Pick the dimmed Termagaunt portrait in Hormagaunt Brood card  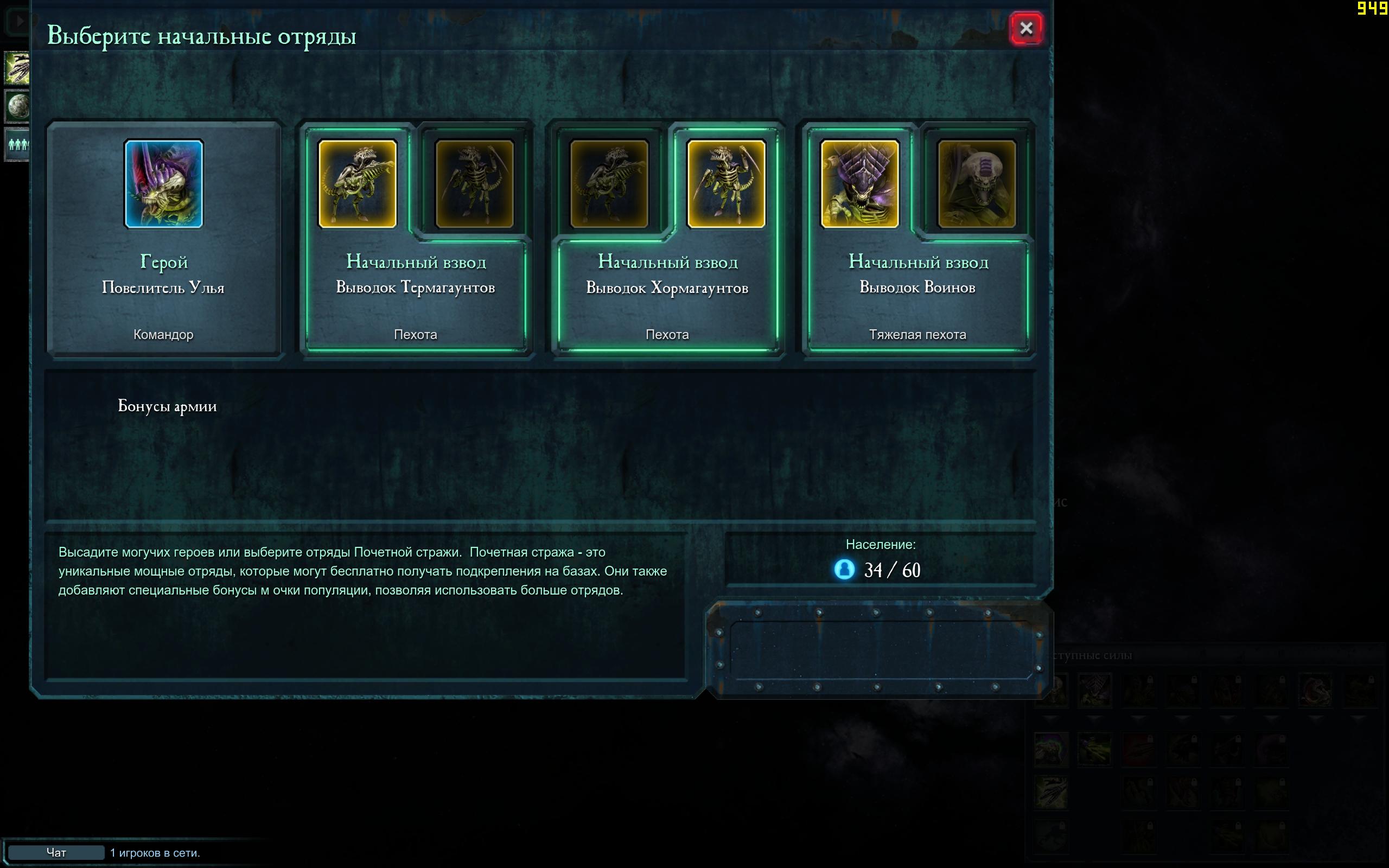pyautogui.click(x=609, y=184)
